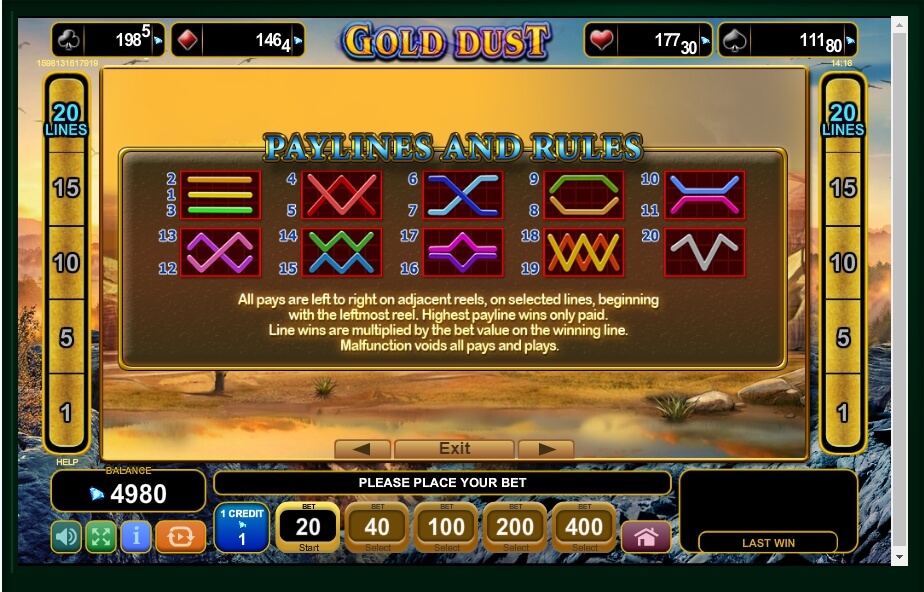Screen dimensions: 924x592
Task: Select 5 lines on the right selector
Action: point(843,338)
